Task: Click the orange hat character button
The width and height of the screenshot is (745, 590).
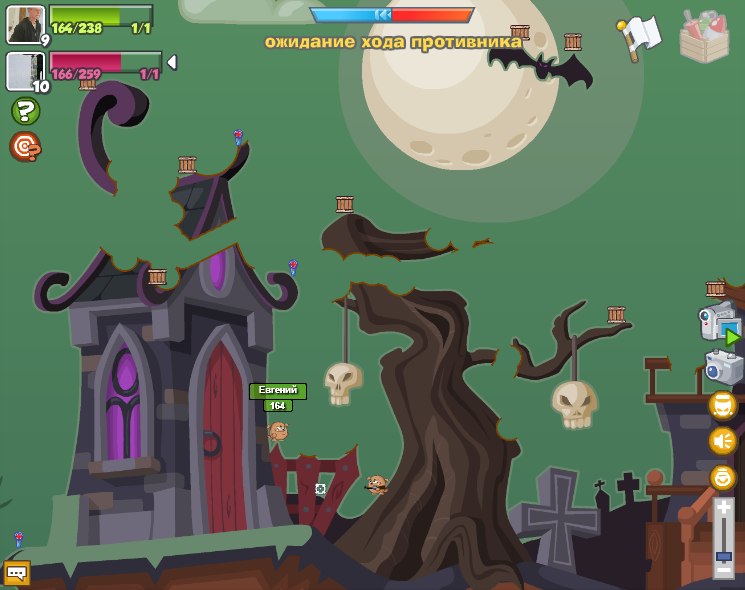Action: 722,405
